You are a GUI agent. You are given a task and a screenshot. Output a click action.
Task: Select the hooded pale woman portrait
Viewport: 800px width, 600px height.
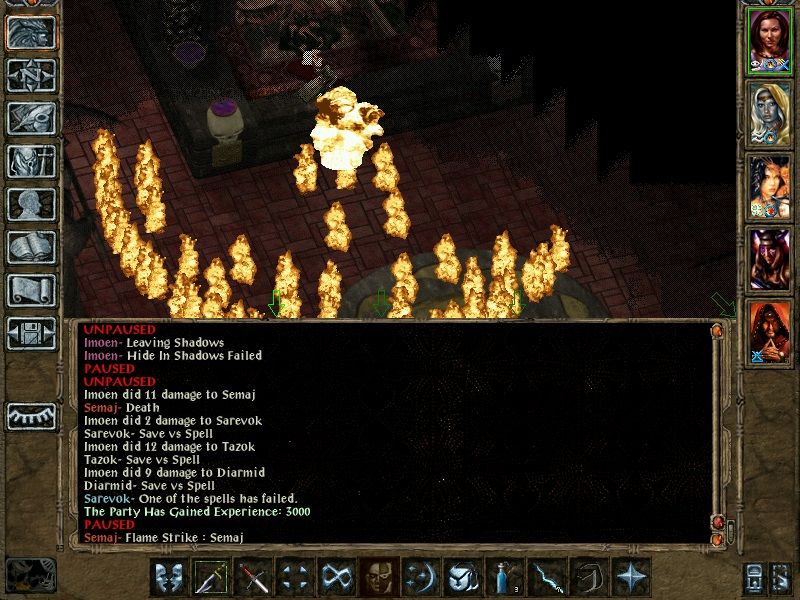769,113
